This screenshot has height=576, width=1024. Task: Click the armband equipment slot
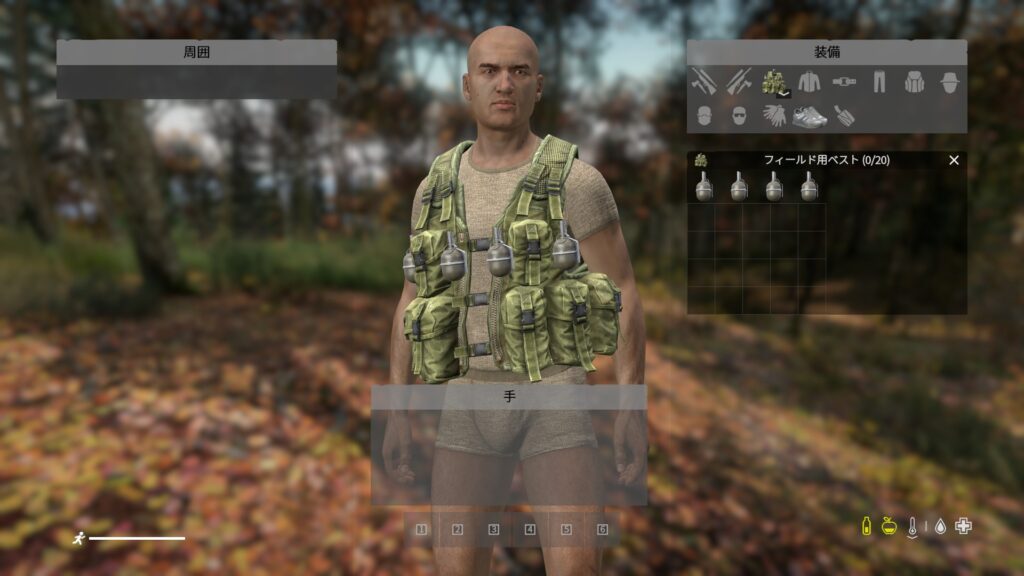click(844, 116)
